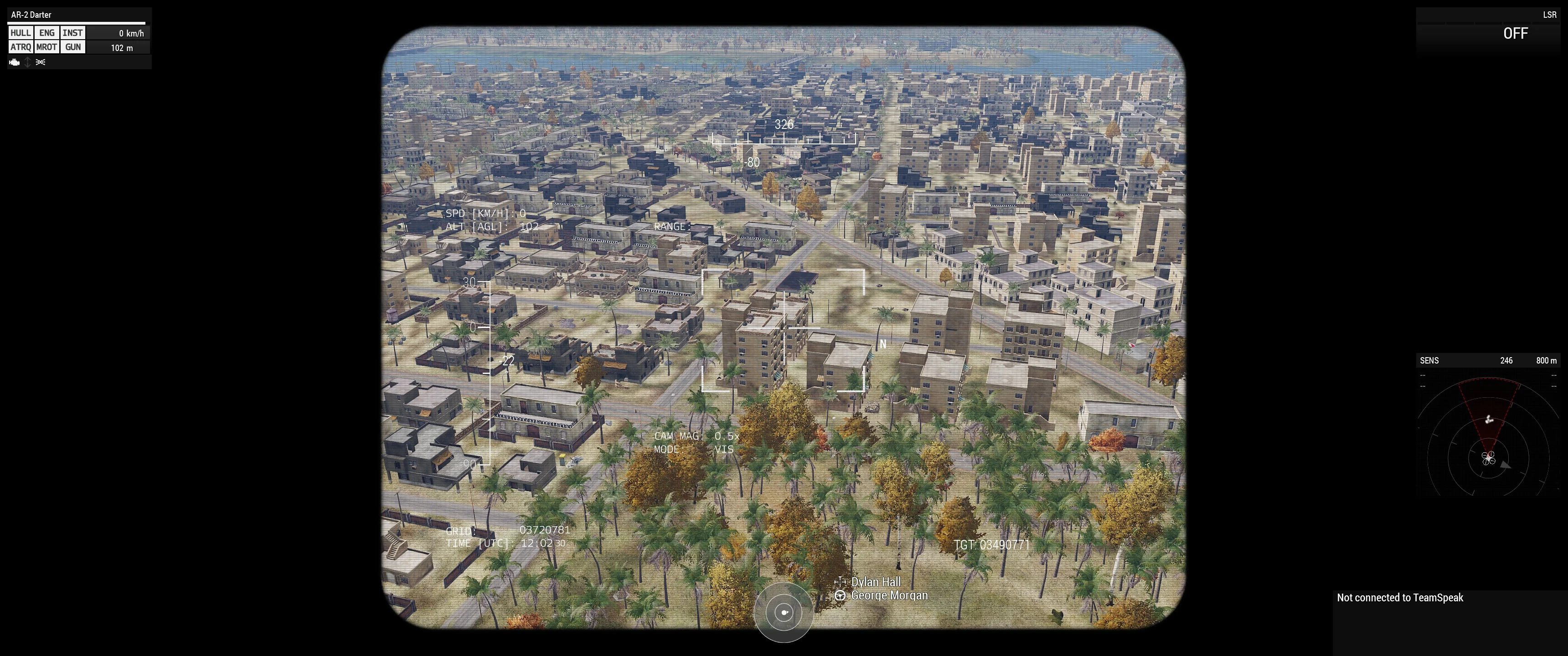Select the ENG status box

click(47, 33)
